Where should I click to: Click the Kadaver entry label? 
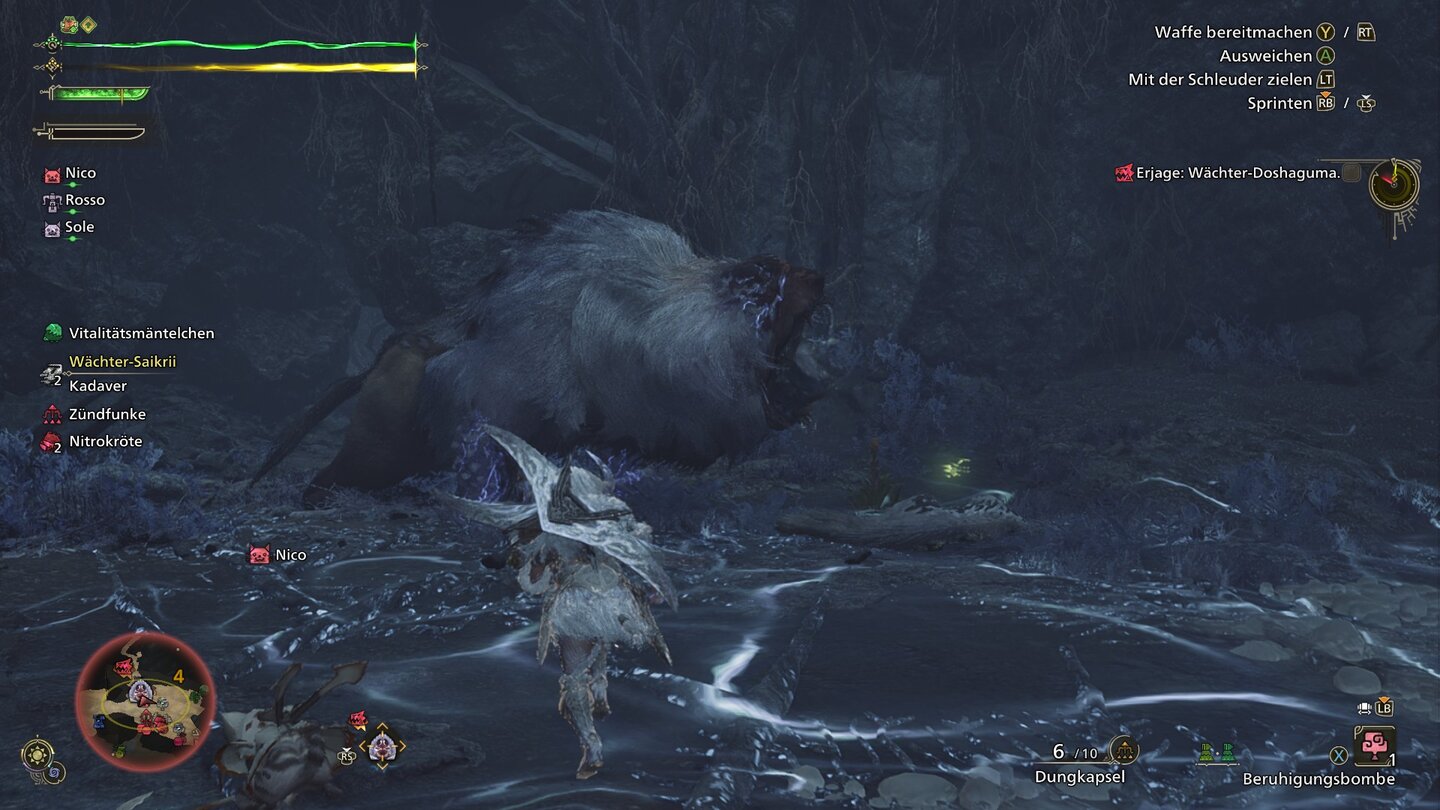98,386
